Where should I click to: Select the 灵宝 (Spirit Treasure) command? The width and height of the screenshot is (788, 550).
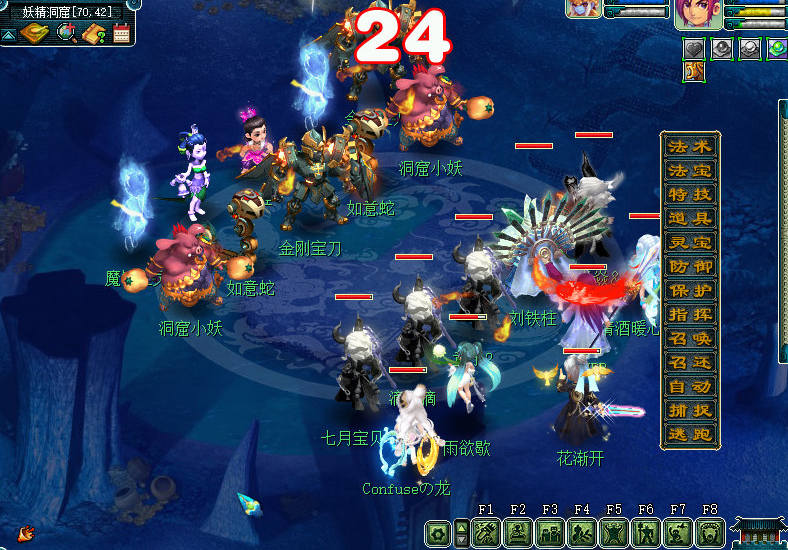689,242
